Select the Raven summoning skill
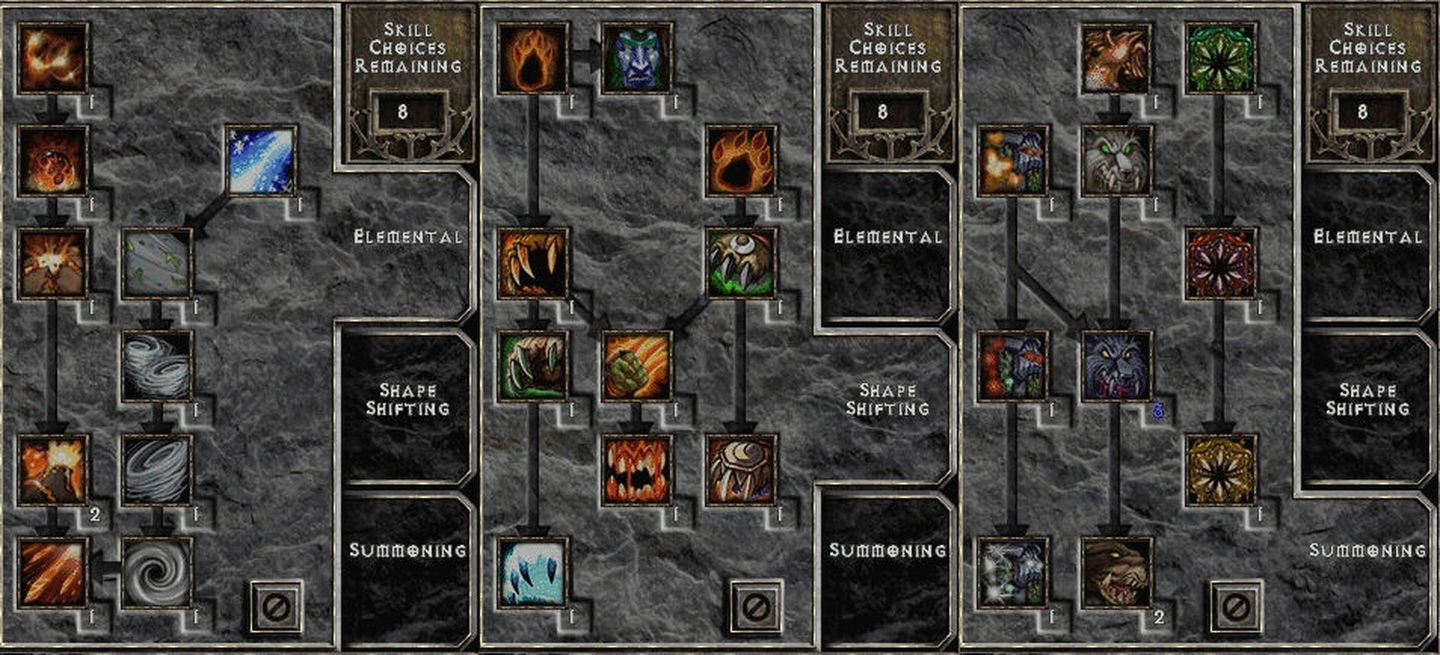Viewport: 1440px width, 655px height. 1117,58
